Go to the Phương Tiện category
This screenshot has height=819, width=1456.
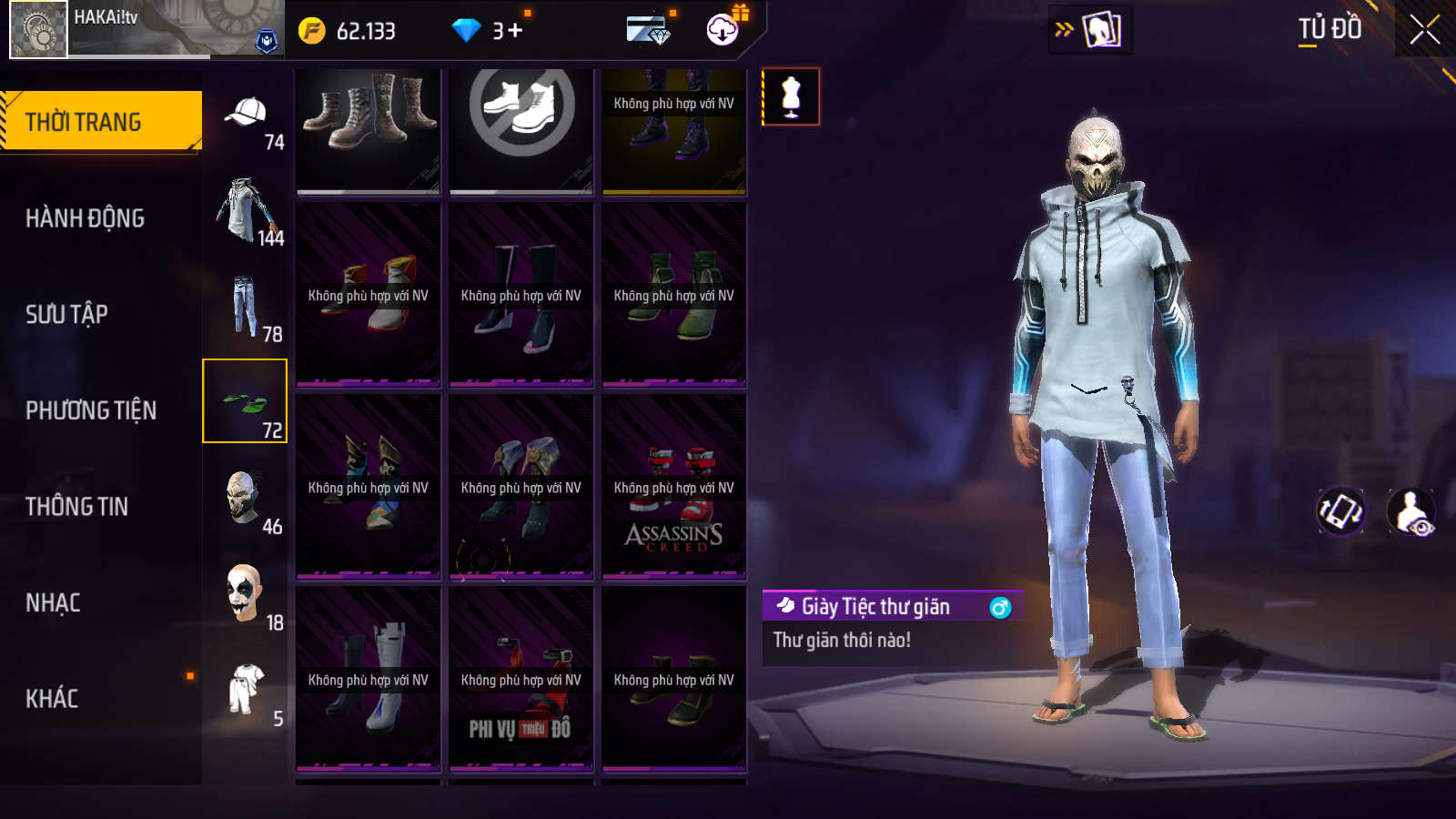(91, 410)
